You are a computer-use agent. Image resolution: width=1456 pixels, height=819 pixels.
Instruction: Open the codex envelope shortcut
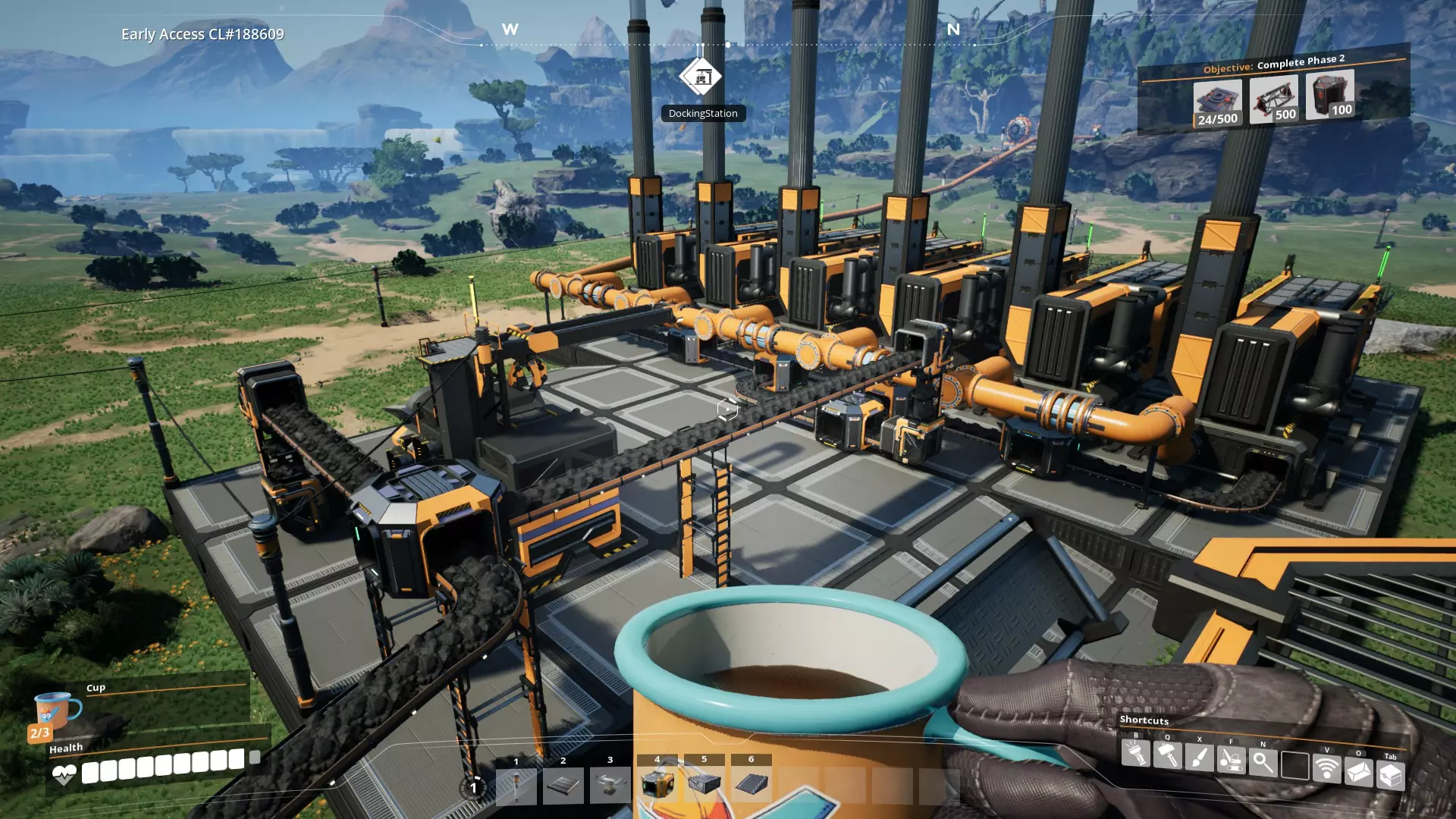[x=1358, y=772]
